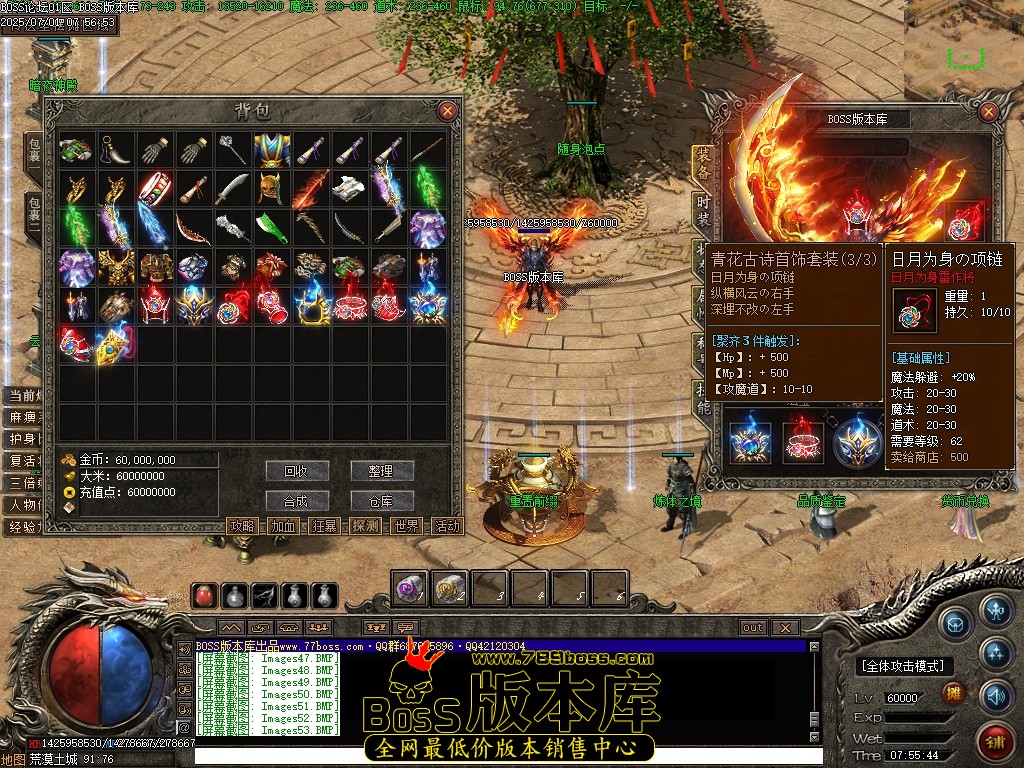Select the 活动 events tab
1024x768 pixels.
pos(447,526)
